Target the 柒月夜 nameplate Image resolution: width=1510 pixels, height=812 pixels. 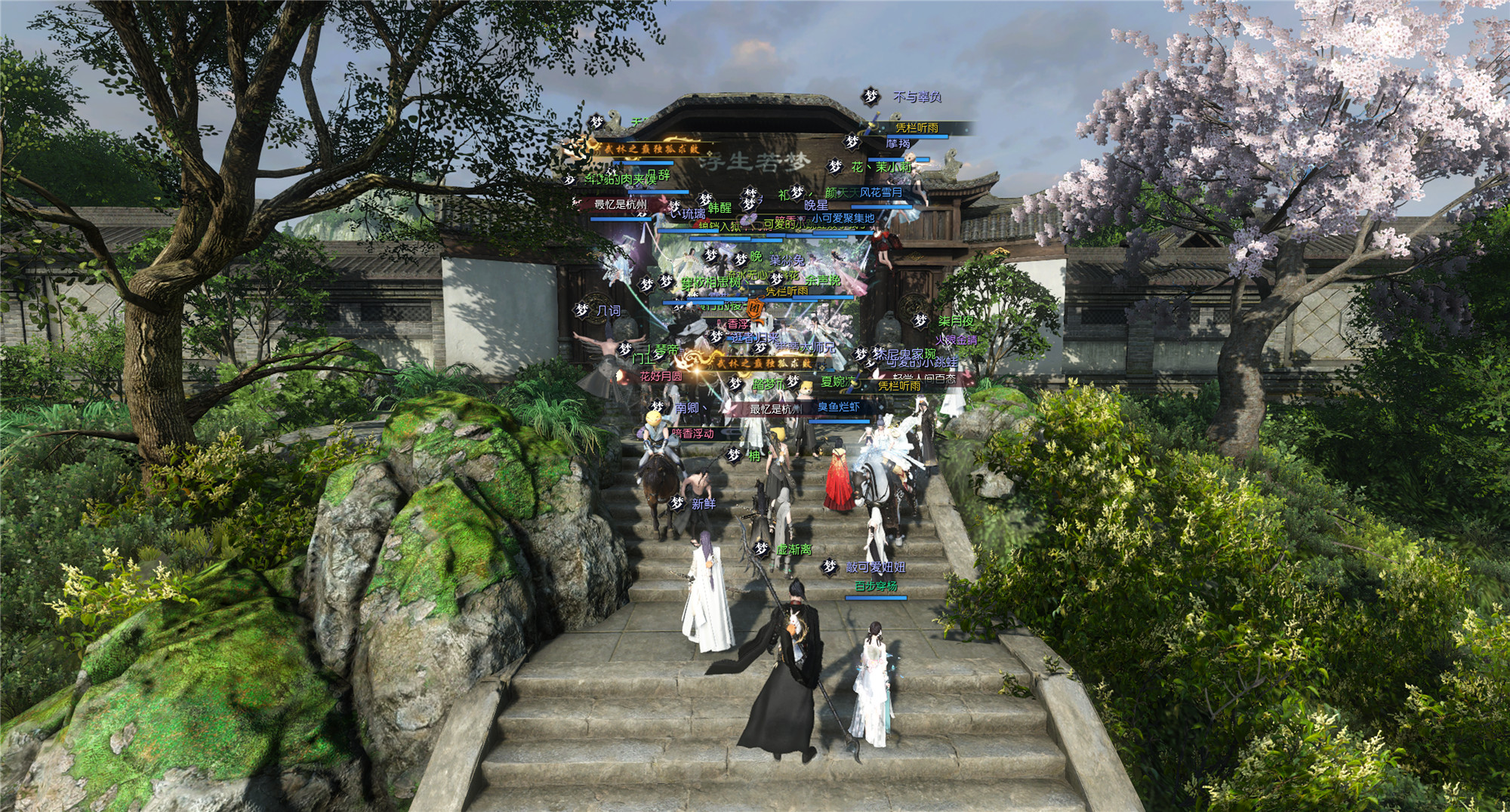click(956, 321)
